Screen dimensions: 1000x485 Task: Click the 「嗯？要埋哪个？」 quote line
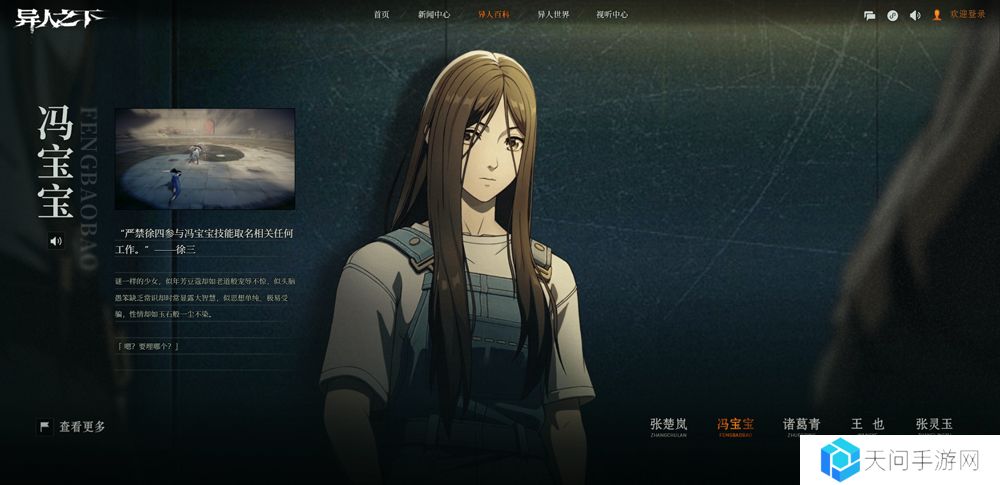click(x=148, y=346)
